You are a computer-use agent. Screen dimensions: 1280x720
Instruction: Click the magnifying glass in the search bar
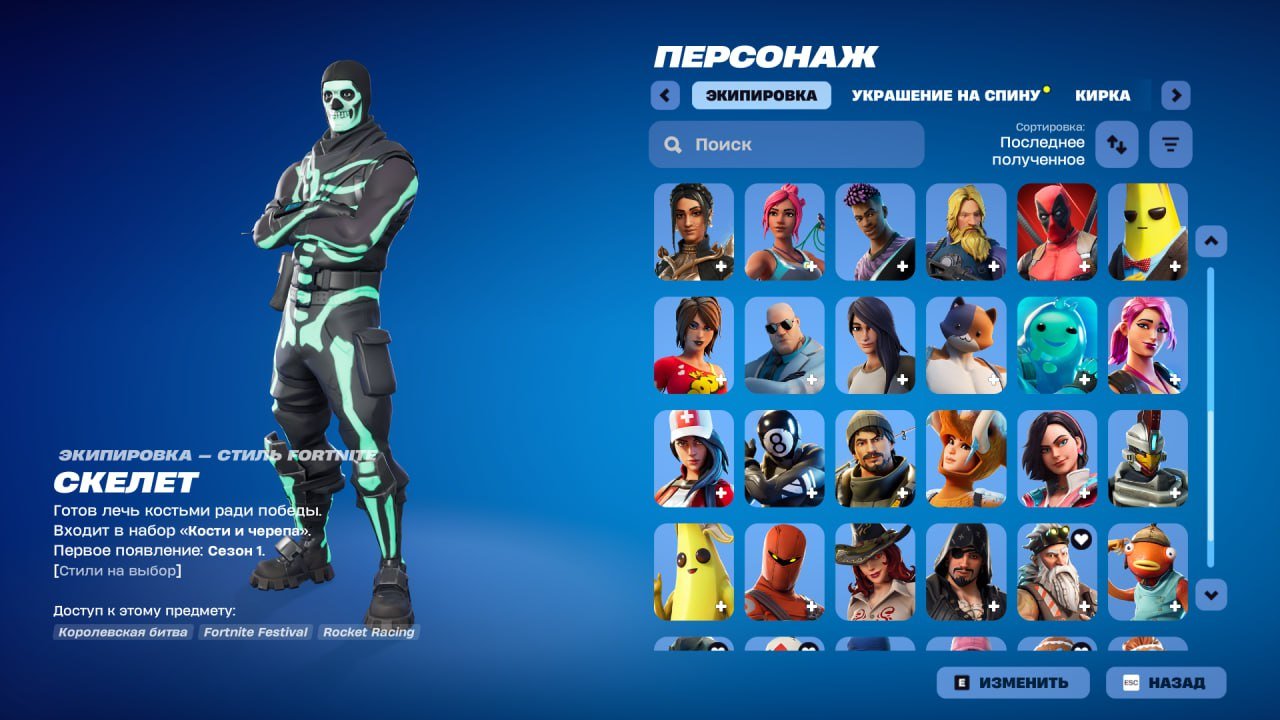point(672,144)
